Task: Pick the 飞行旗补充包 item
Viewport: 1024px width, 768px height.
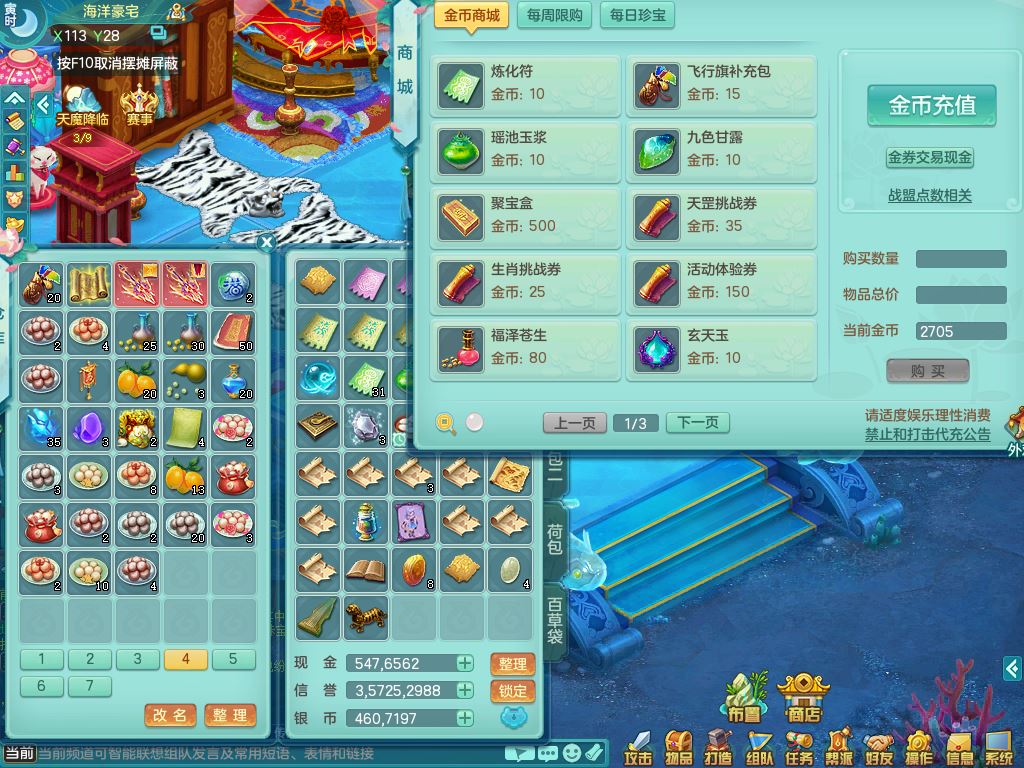Action: click(x=721, y=84)
